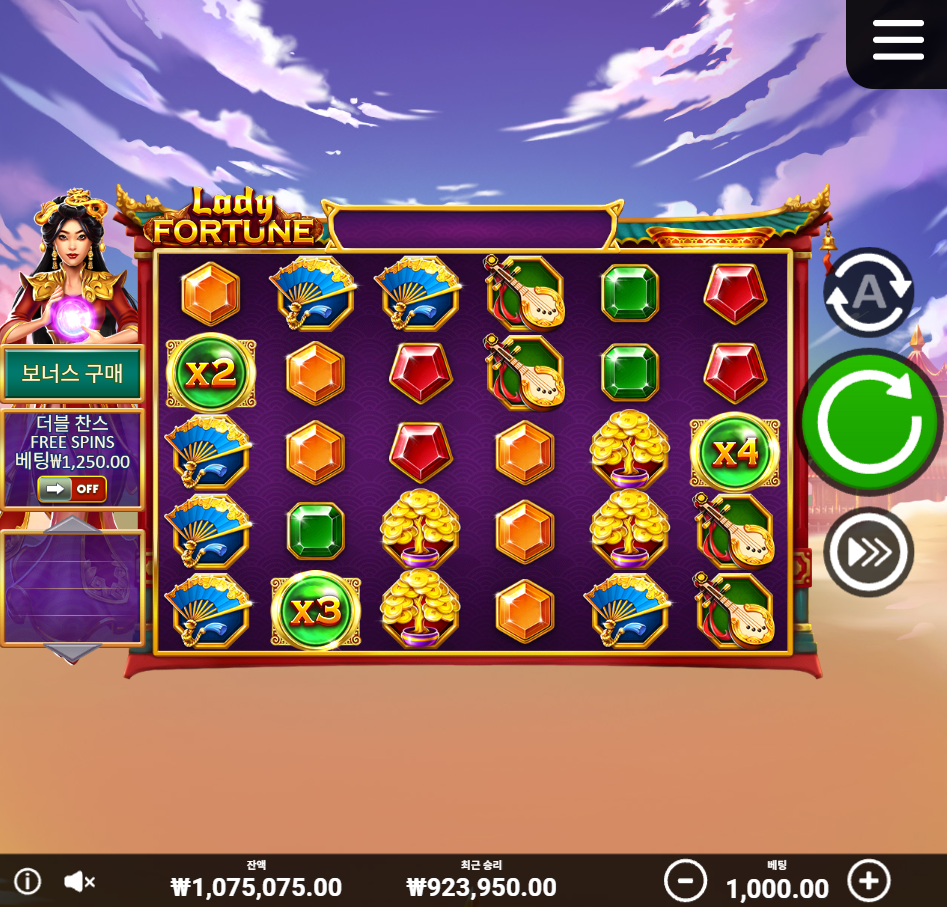Click the 보너스 구매 bonus buy button
Screen dimensions: 947x907
[72, 374]
